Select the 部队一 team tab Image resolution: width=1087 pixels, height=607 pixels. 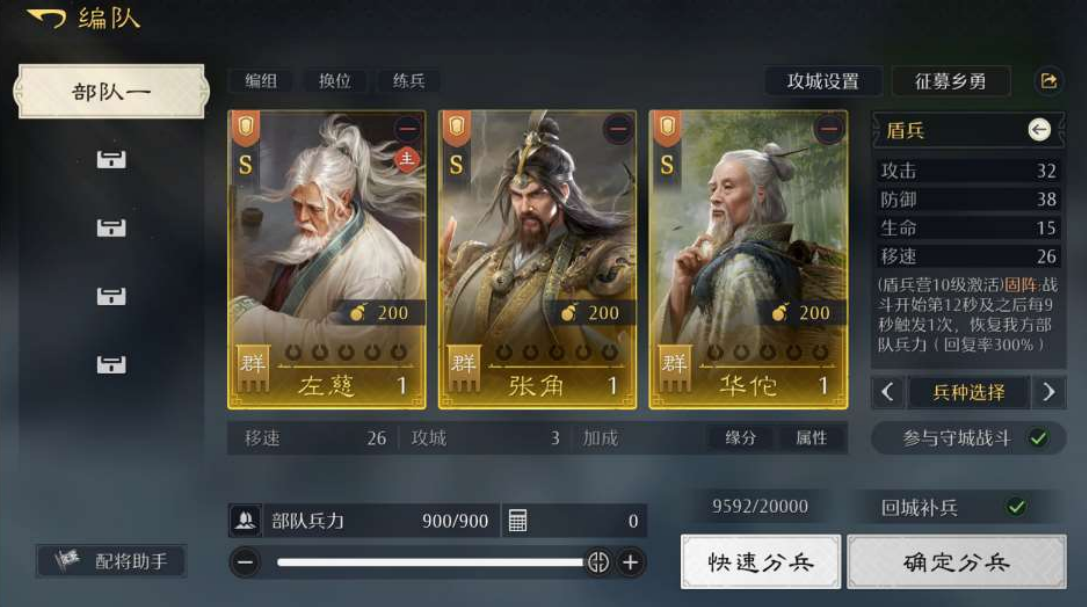(x=111, y=92)
